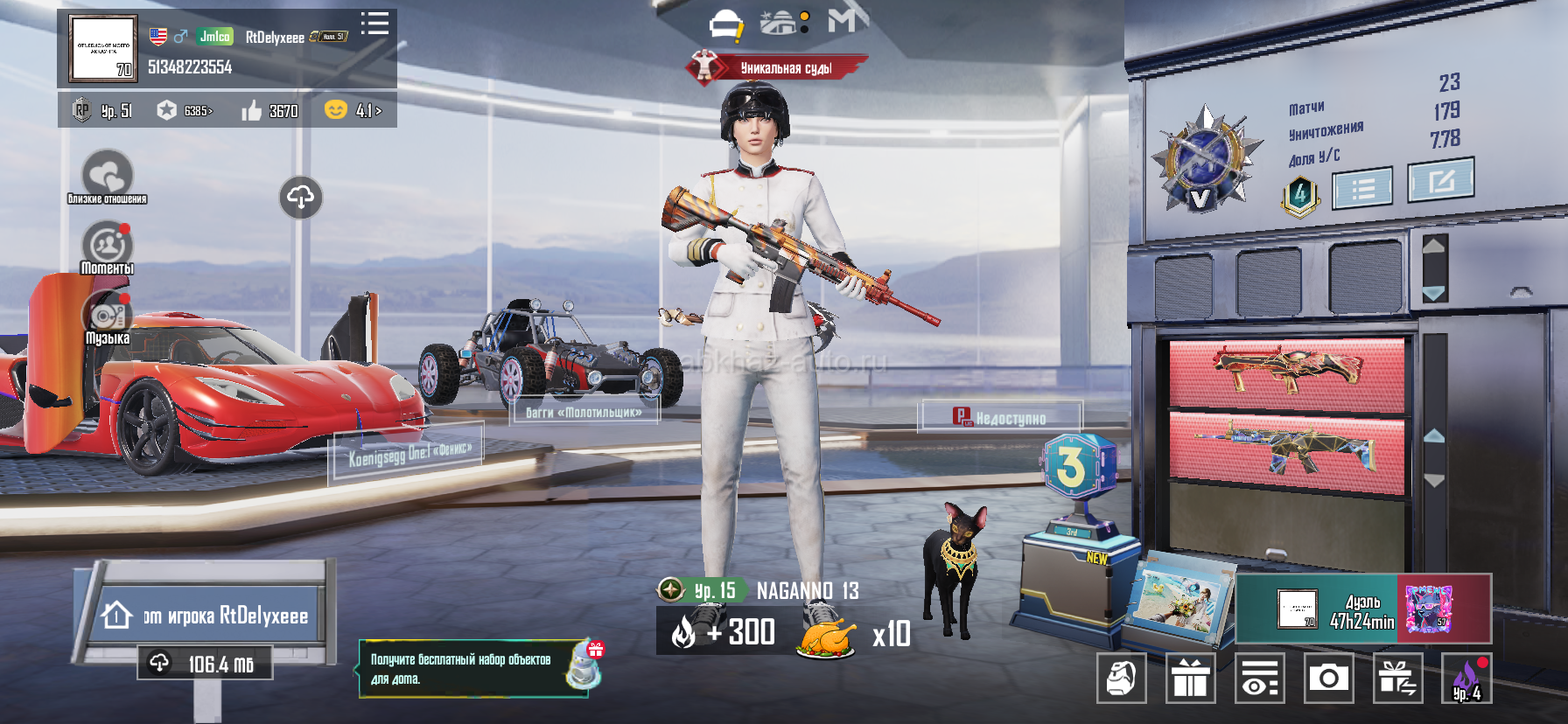Screen dimensions: 1568x724
Task: Download the 106.4 МБ home resources
Action: [205, 664]
